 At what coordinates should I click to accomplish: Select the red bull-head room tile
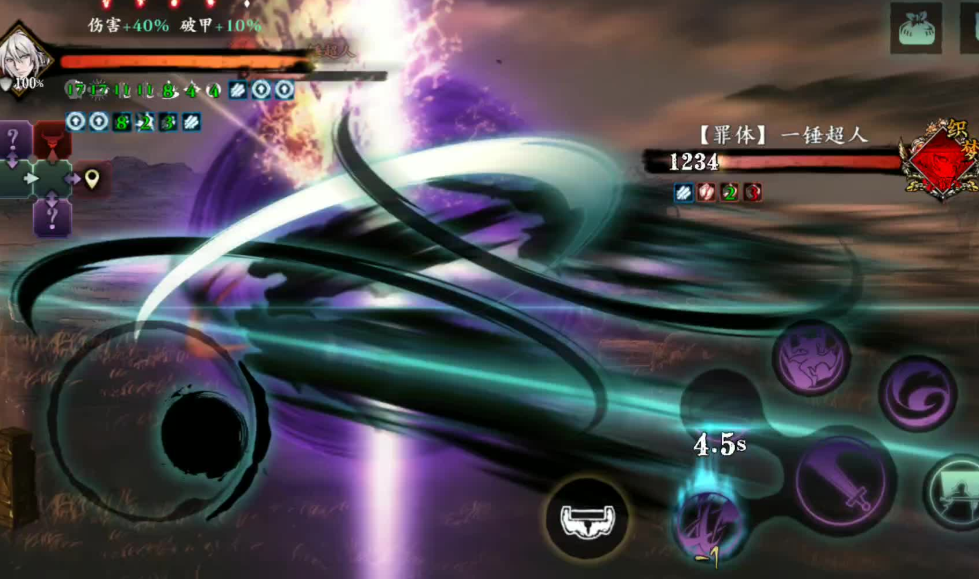click(52, 141)
